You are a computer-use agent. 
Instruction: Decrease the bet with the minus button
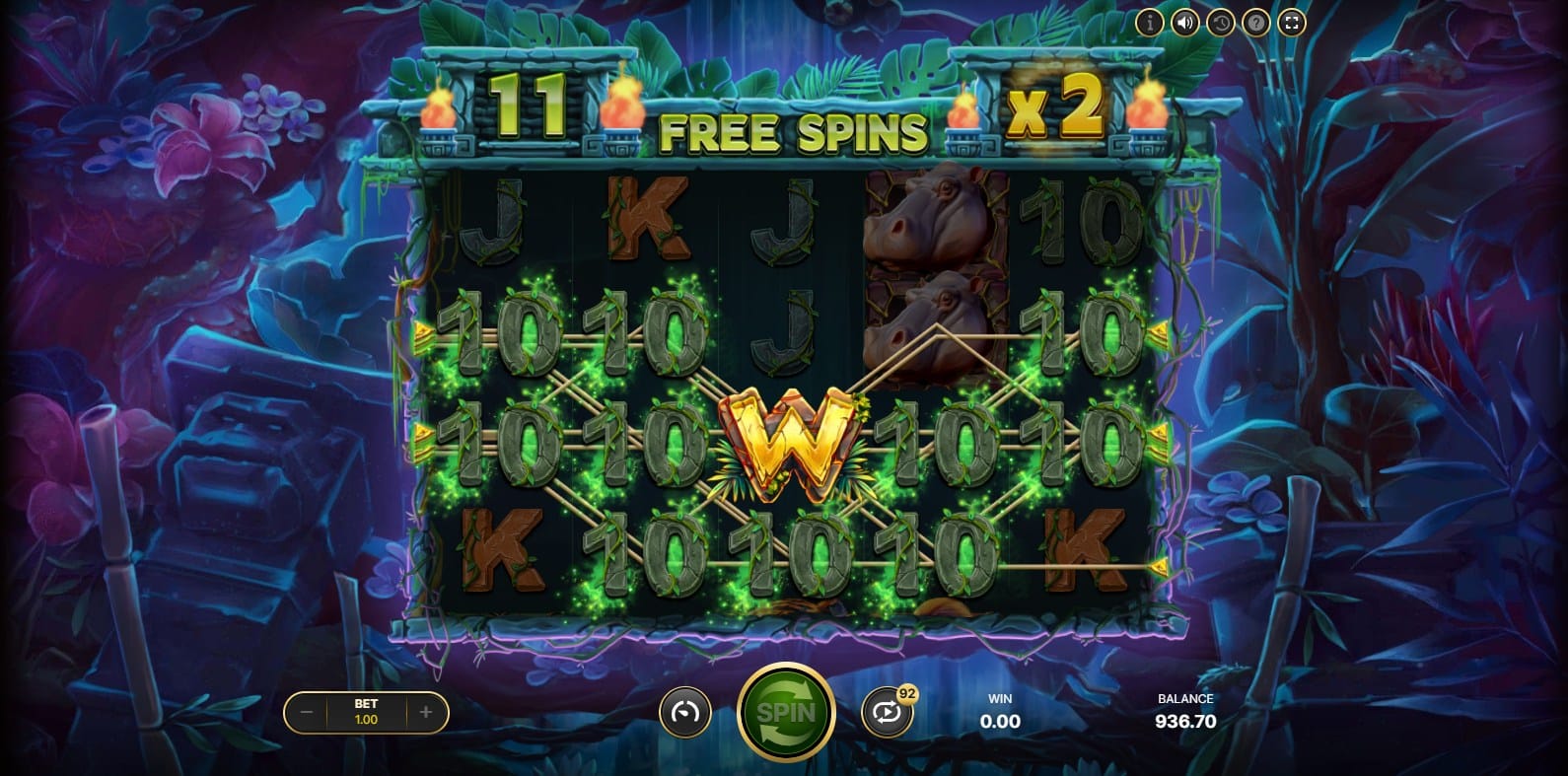[x=307, y=712]
